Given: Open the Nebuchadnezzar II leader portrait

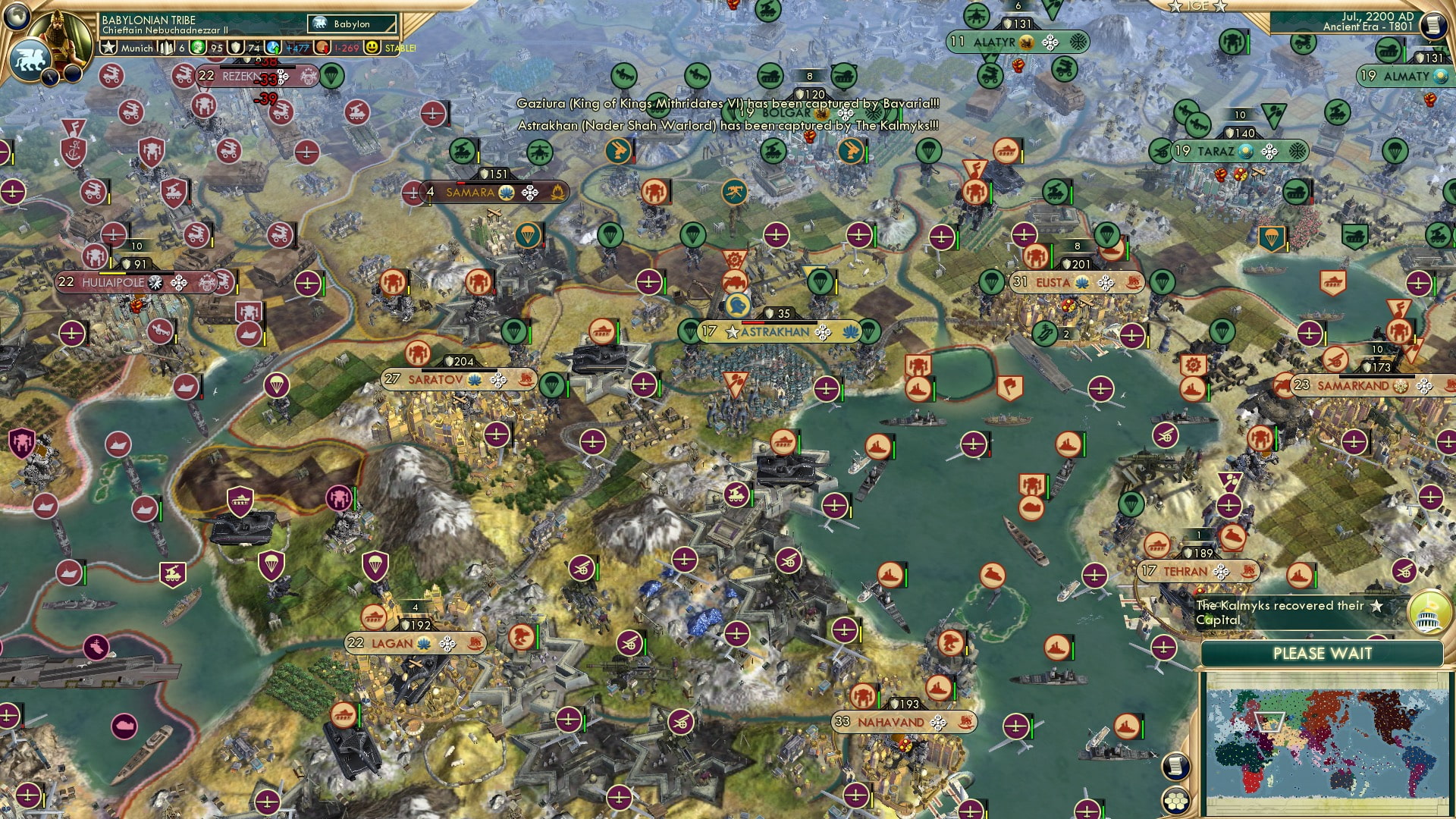Looking at the screenshot, I should (x=61, y=36).
